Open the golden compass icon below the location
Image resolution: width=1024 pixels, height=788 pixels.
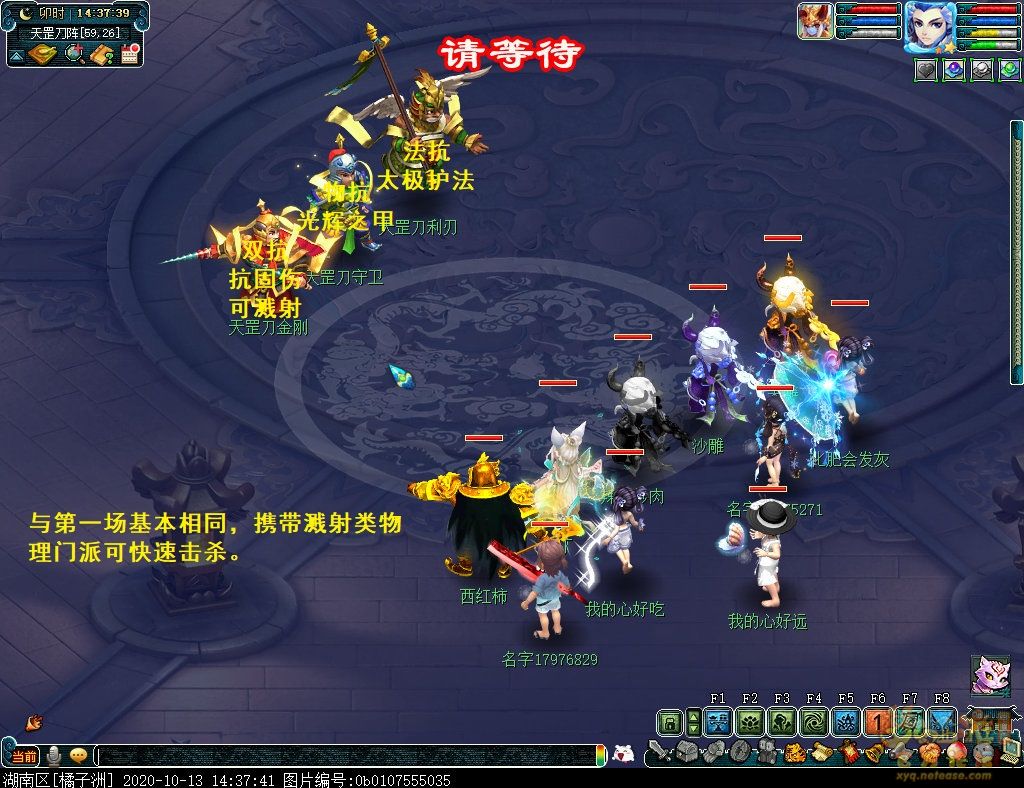pyautogui.click(x=43, y=55)
